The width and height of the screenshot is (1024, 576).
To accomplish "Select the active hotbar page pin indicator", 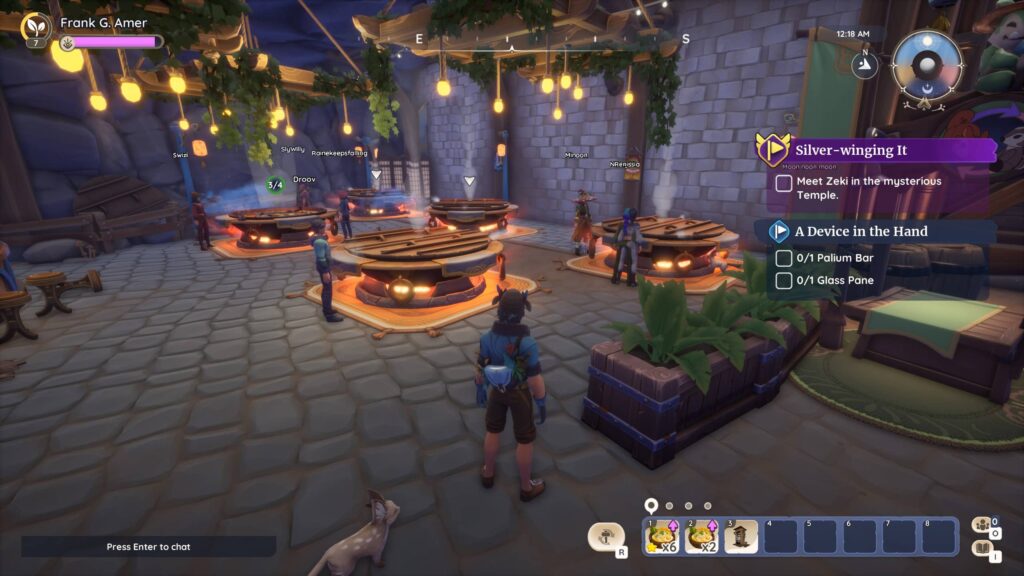I will pyautogui.click(x=651, y=506).
